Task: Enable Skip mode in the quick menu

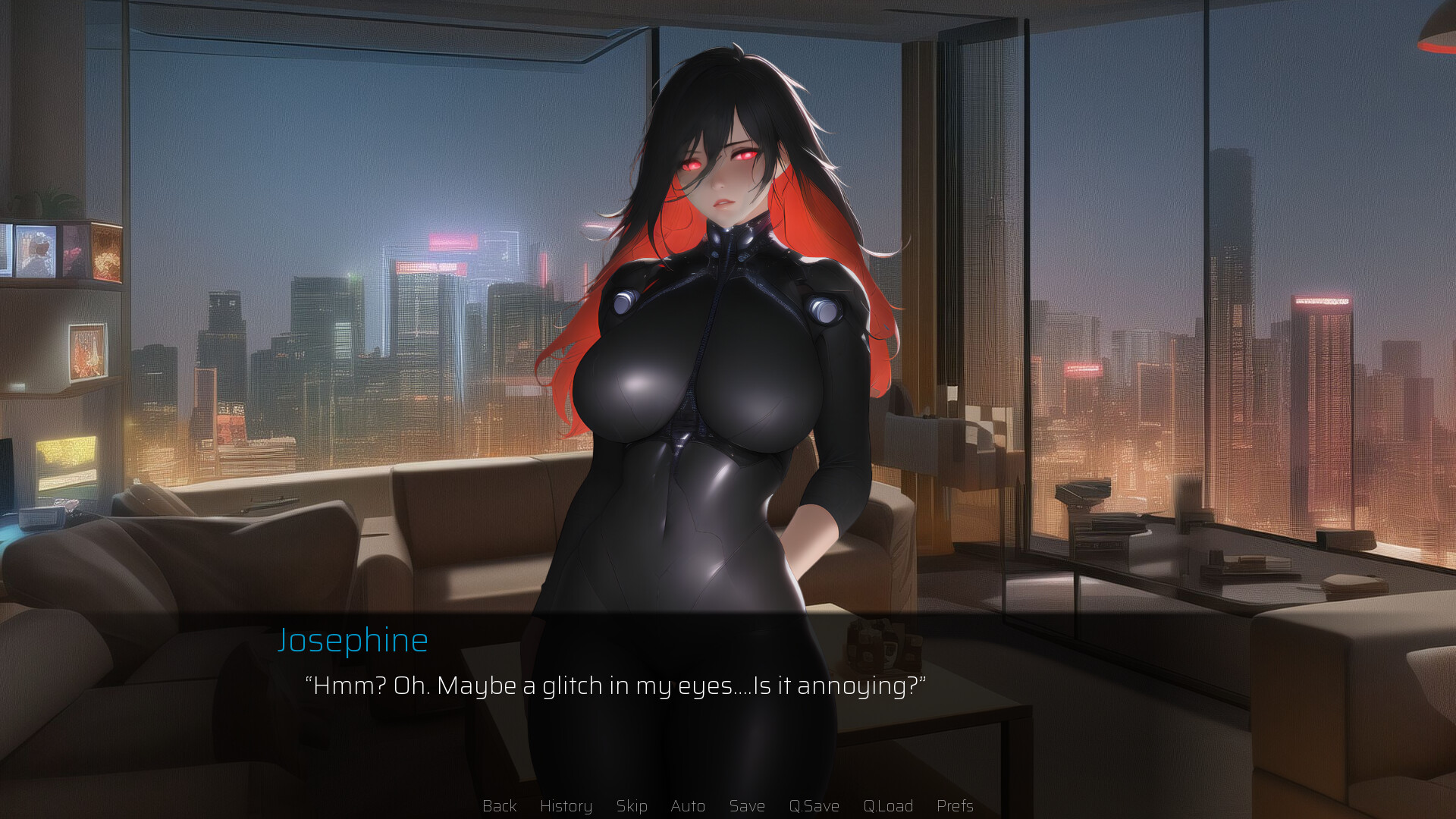Action: pyautogui.click(x=632, y=806)
